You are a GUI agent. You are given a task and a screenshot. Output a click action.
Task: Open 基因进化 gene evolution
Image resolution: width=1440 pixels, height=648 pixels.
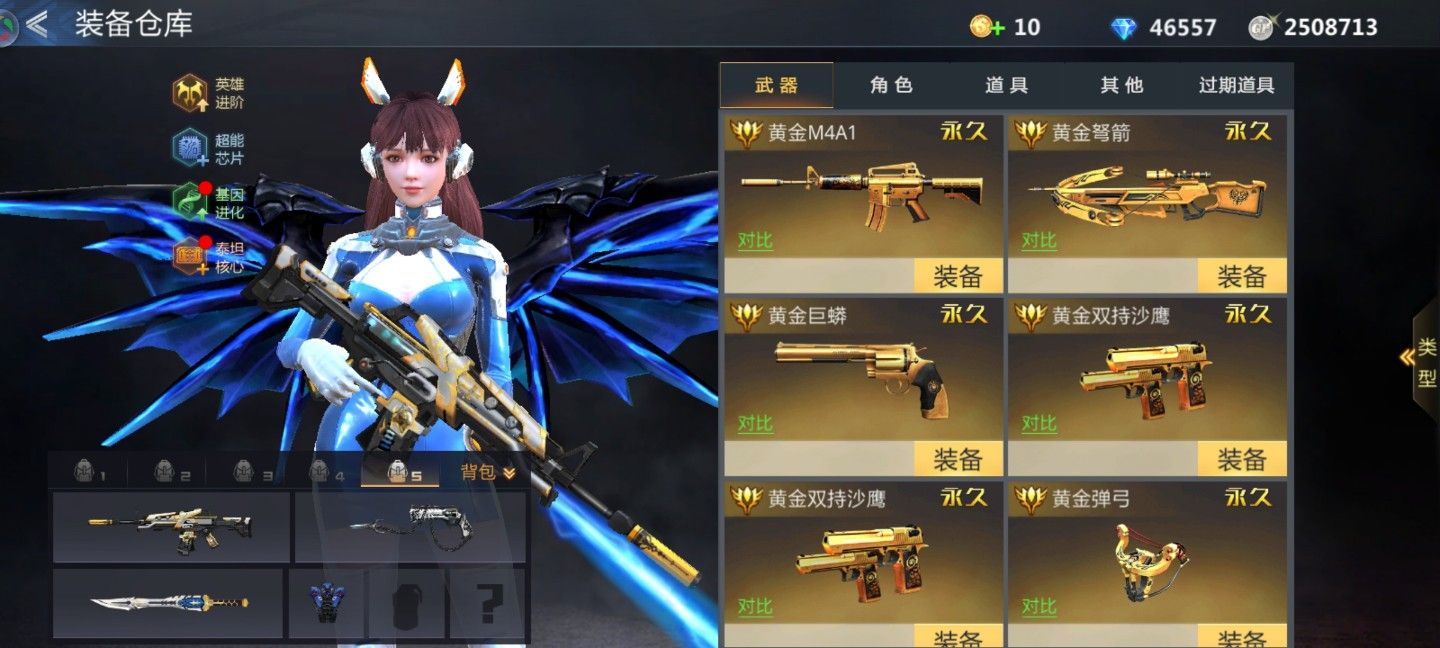pyautogui.click(x=208, y=203)
